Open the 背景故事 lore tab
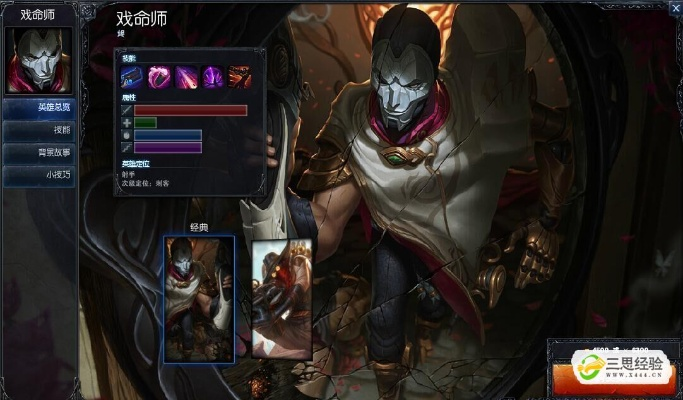 40,152
